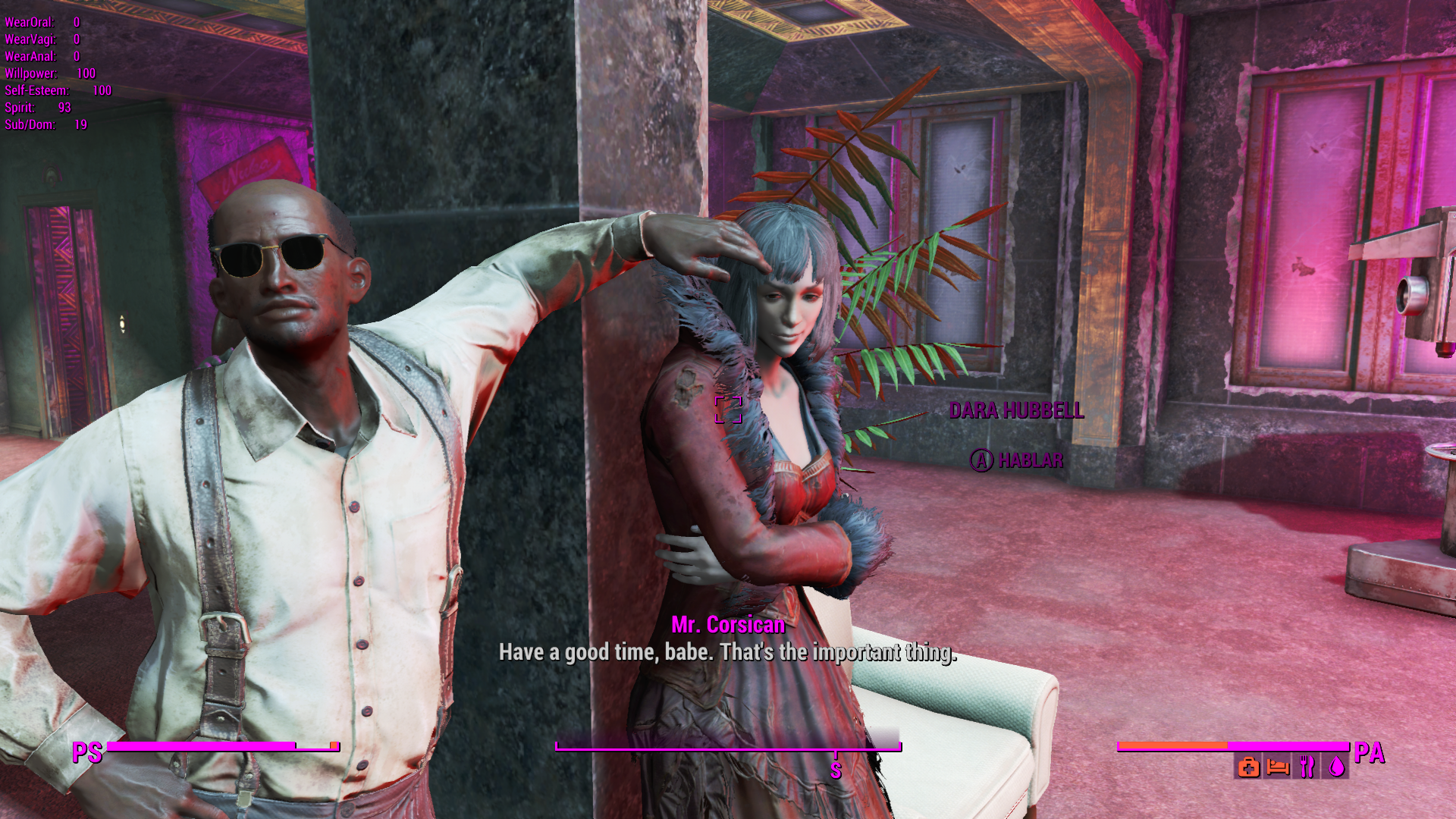Select the bed sleep status icon

click(x=1278, y=767)
